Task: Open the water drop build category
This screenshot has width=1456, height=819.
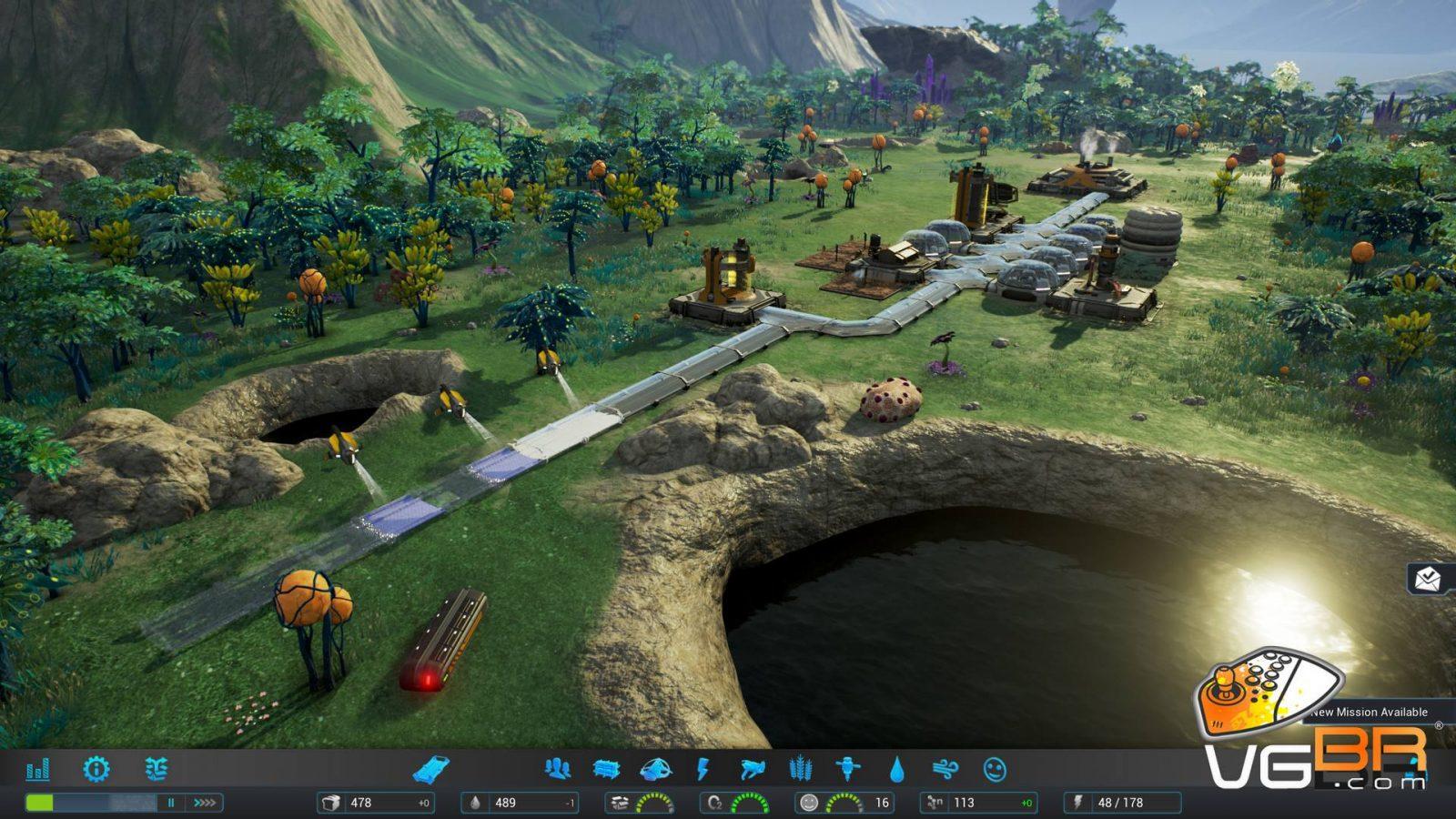Action: (897, 770)
